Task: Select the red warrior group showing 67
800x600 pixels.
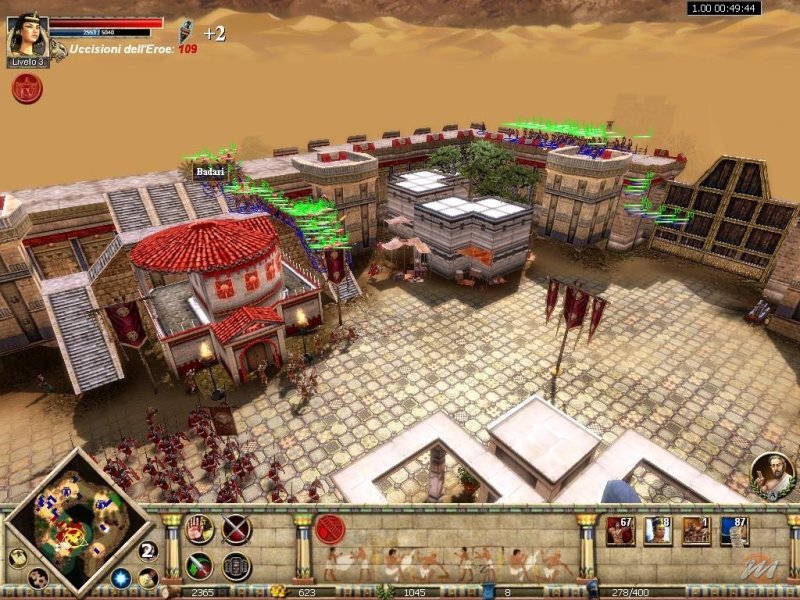Action: coord(620,530)
